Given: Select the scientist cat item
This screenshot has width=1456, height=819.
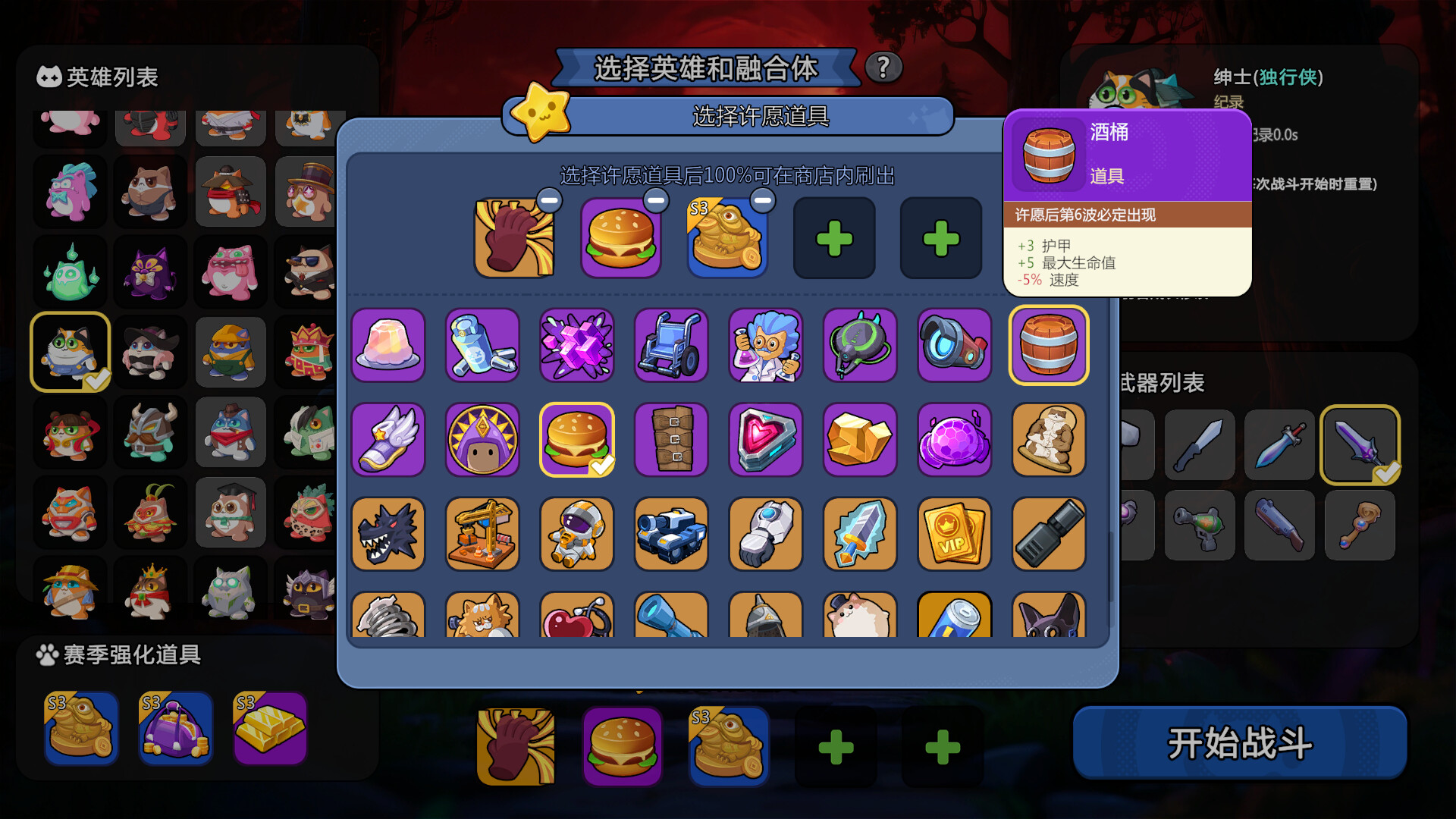Looking at the screenshot, I should [x=766, y=347].
